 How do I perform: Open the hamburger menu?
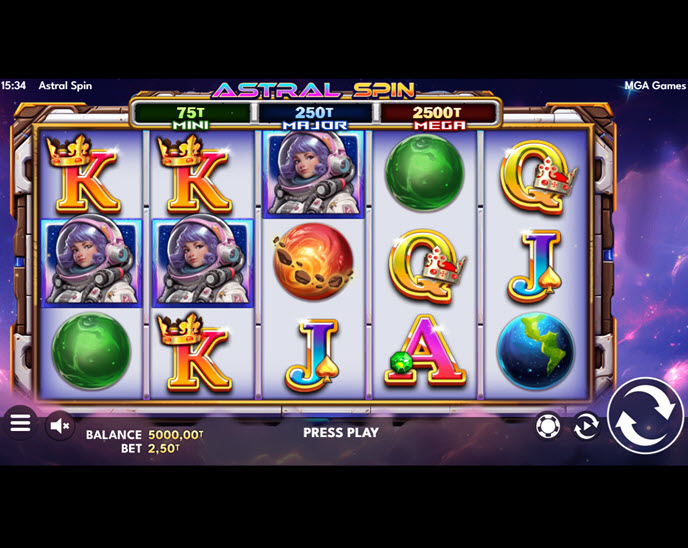20,424
